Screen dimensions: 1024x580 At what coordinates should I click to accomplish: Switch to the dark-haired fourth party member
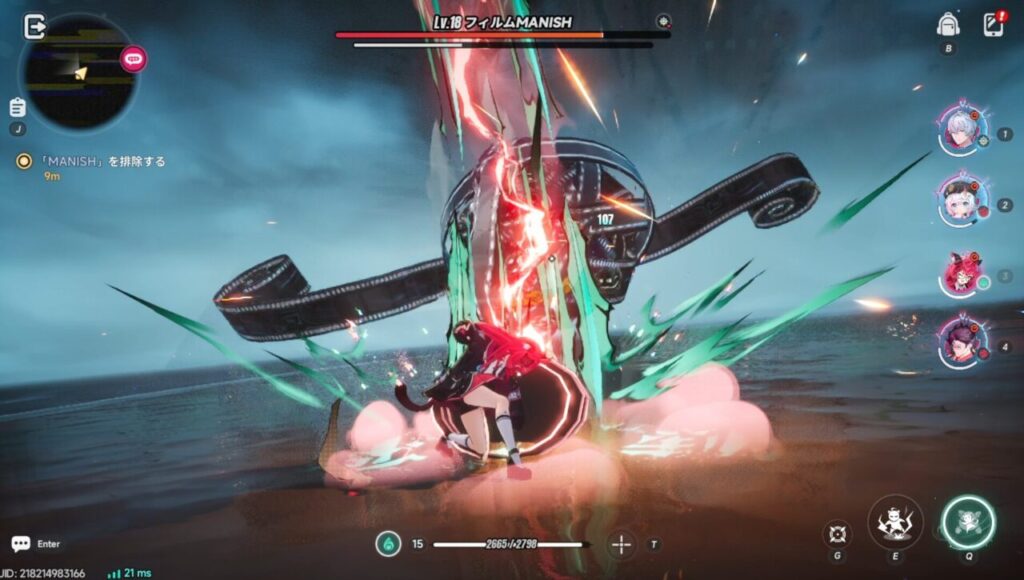(x=962, y=343)
